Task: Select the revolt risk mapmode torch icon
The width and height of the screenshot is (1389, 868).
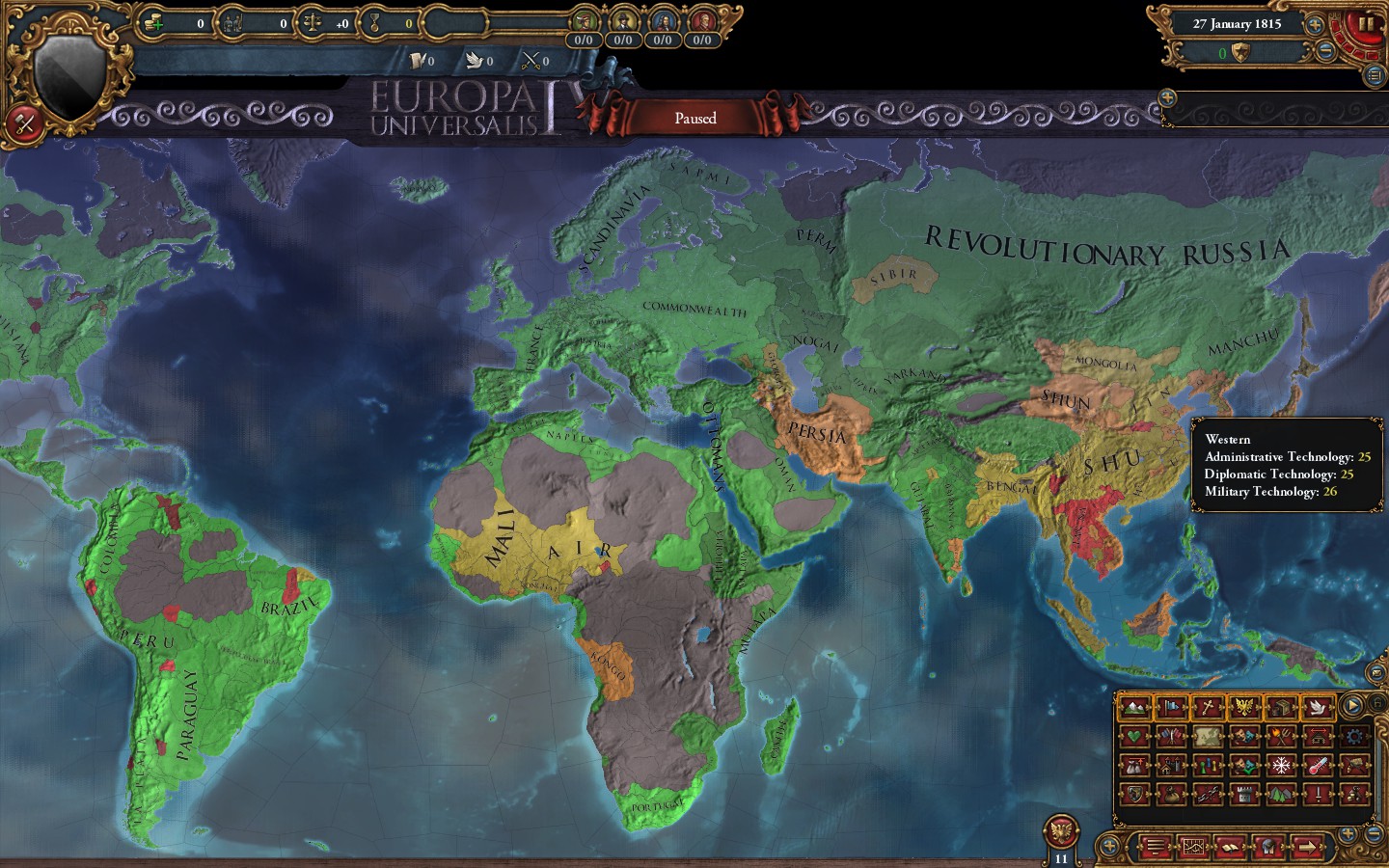Action: point(1282,737)
